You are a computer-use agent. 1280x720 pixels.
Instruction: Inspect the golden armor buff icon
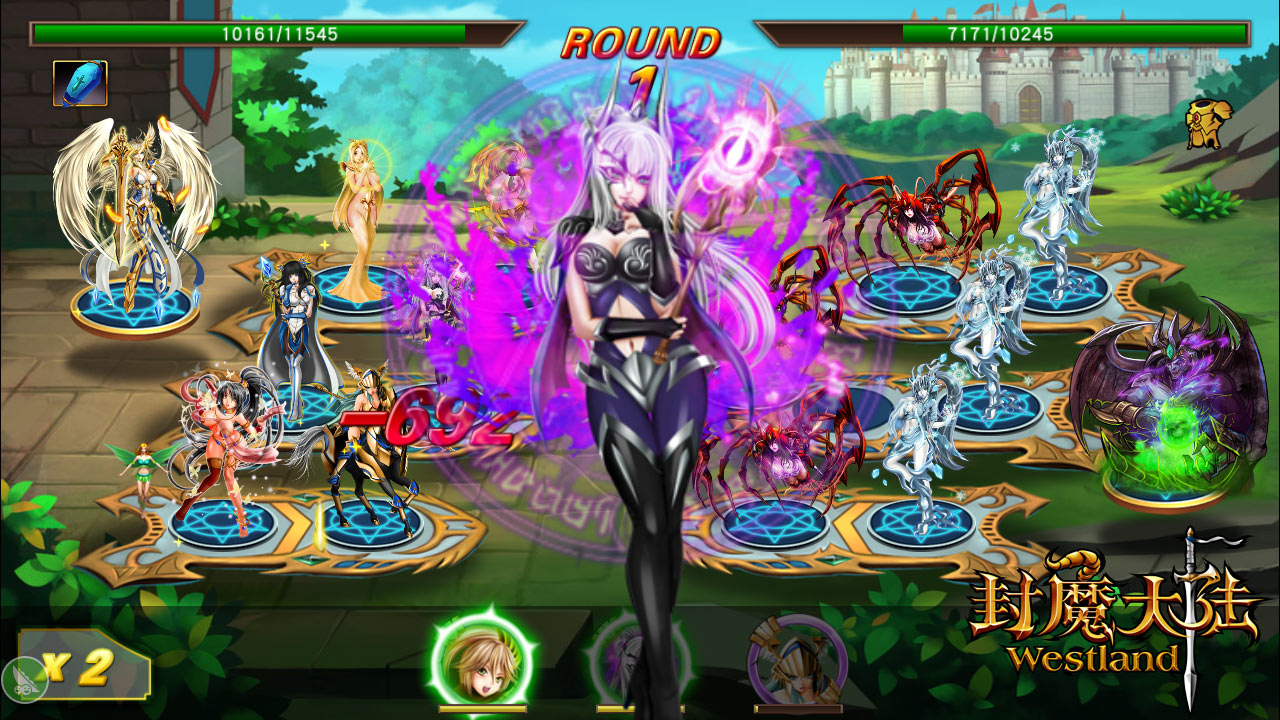click(1209, 122)
